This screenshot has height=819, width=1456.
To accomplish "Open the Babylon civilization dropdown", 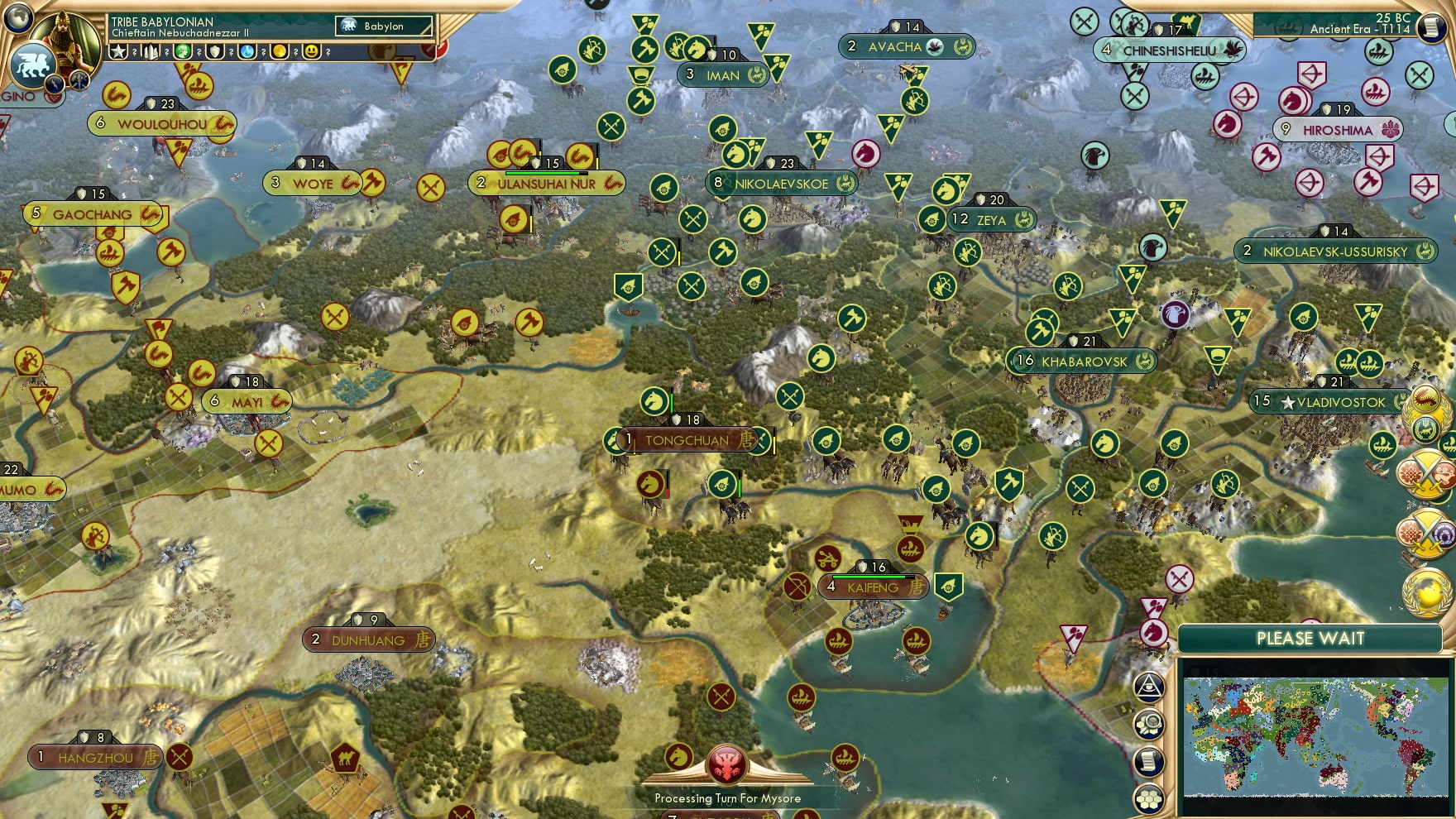I will [x=385, y=26].
